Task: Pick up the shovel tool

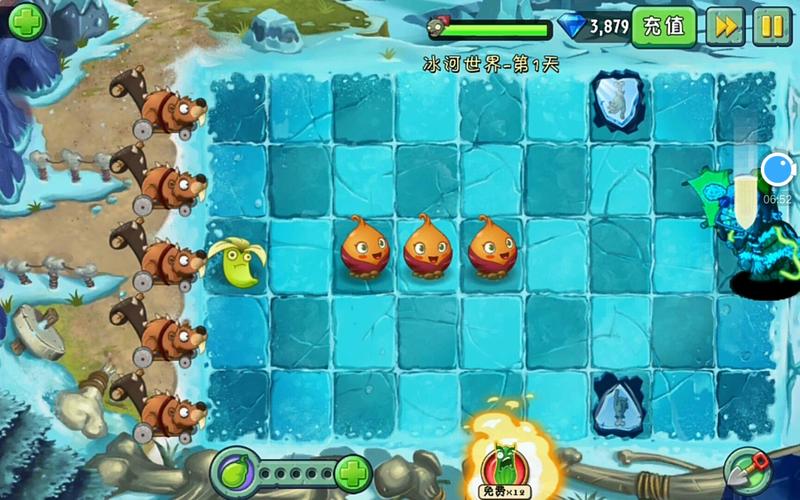Action: 746,468
